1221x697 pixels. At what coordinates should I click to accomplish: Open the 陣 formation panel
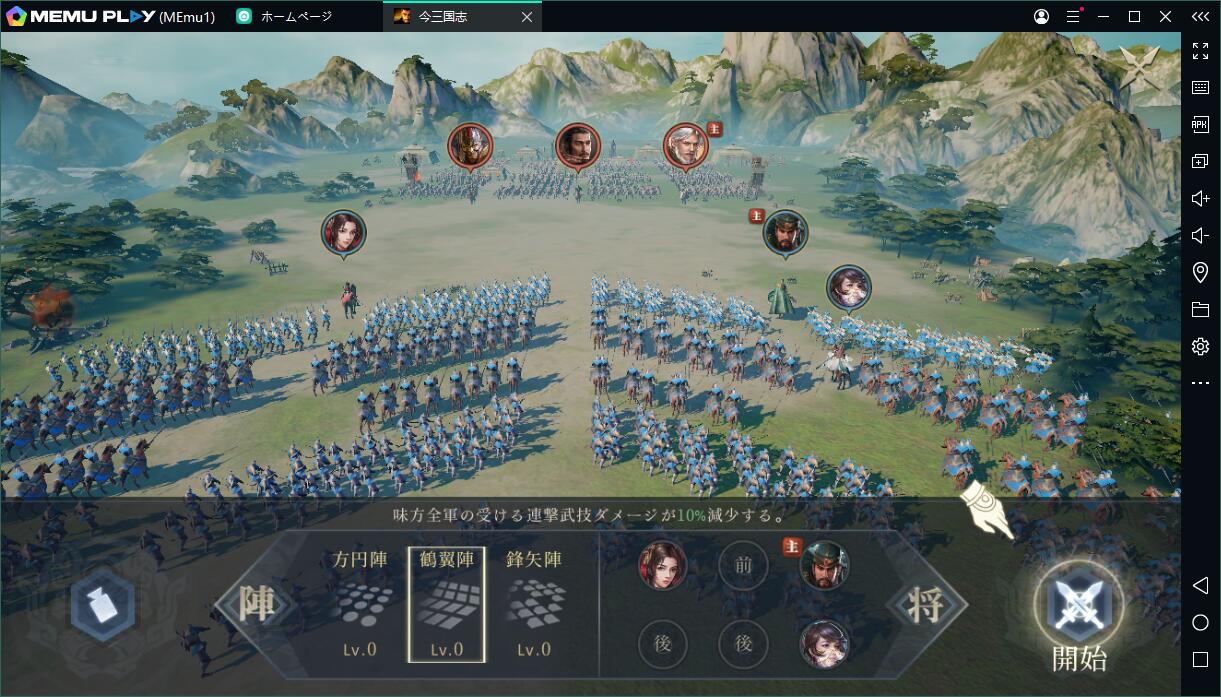click(257, 604)
